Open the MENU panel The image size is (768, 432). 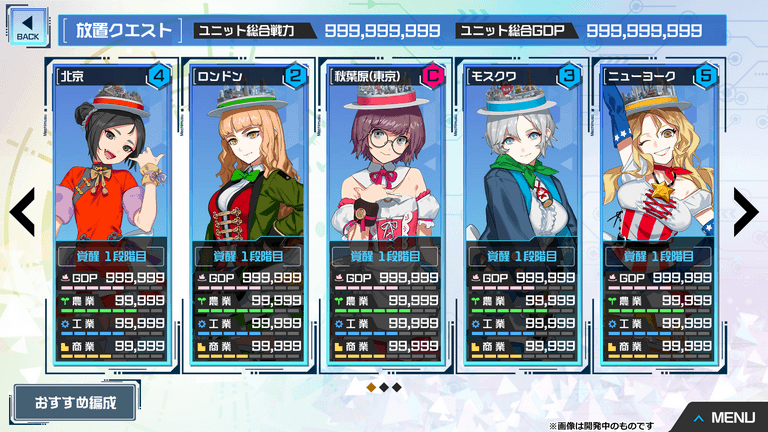pos(724,417)
